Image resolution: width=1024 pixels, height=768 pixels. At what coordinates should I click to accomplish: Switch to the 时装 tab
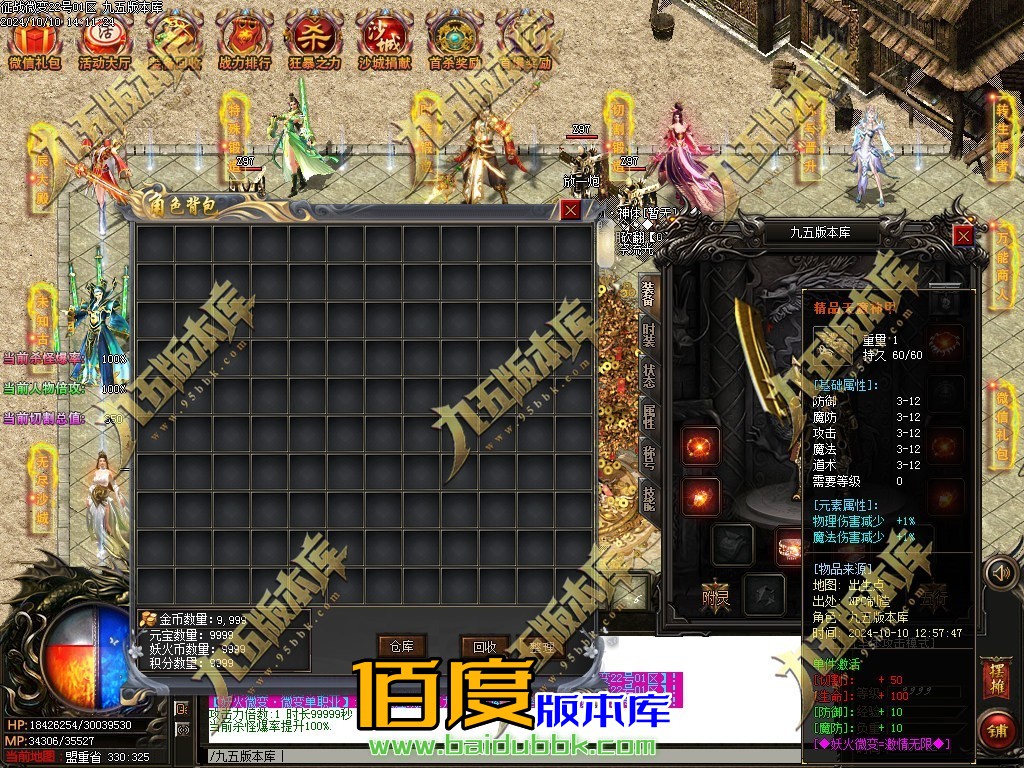point(649,335)
